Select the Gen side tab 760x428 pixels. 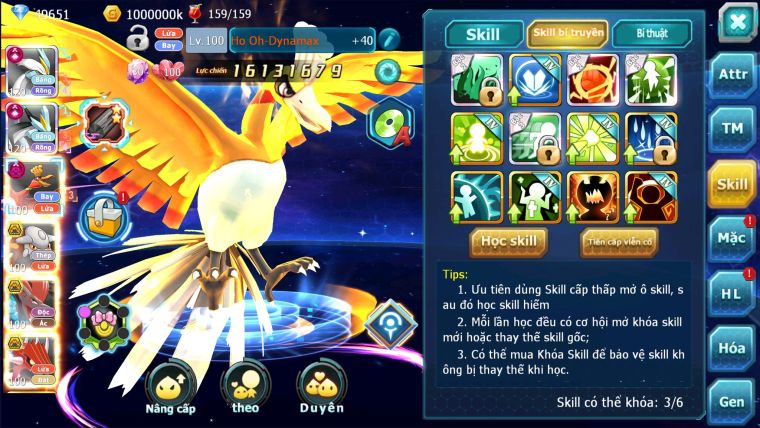click(x=732, y=401)
